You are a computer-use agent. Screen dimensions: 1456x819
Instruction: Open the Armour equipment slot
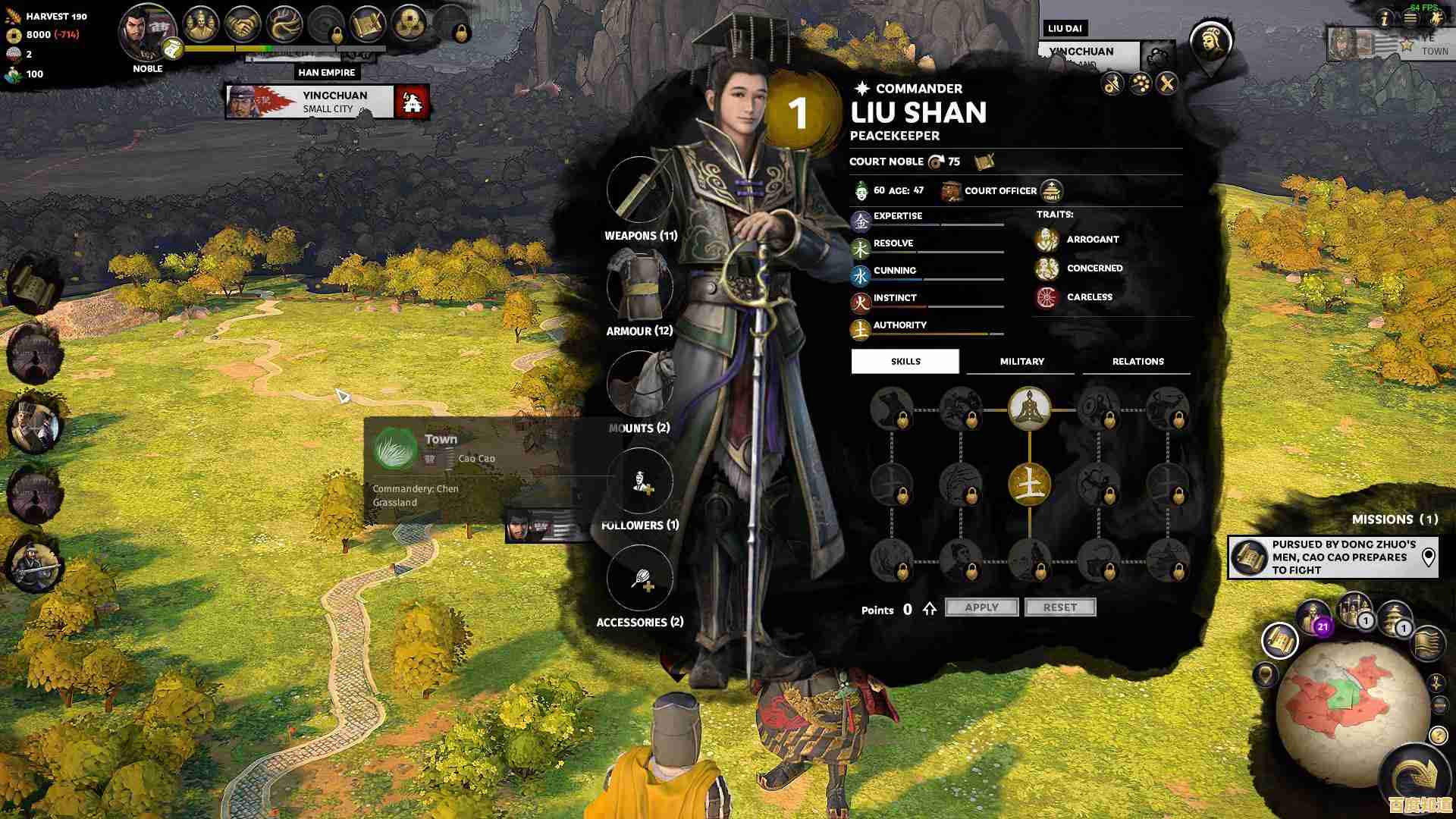tap(640, 287)
